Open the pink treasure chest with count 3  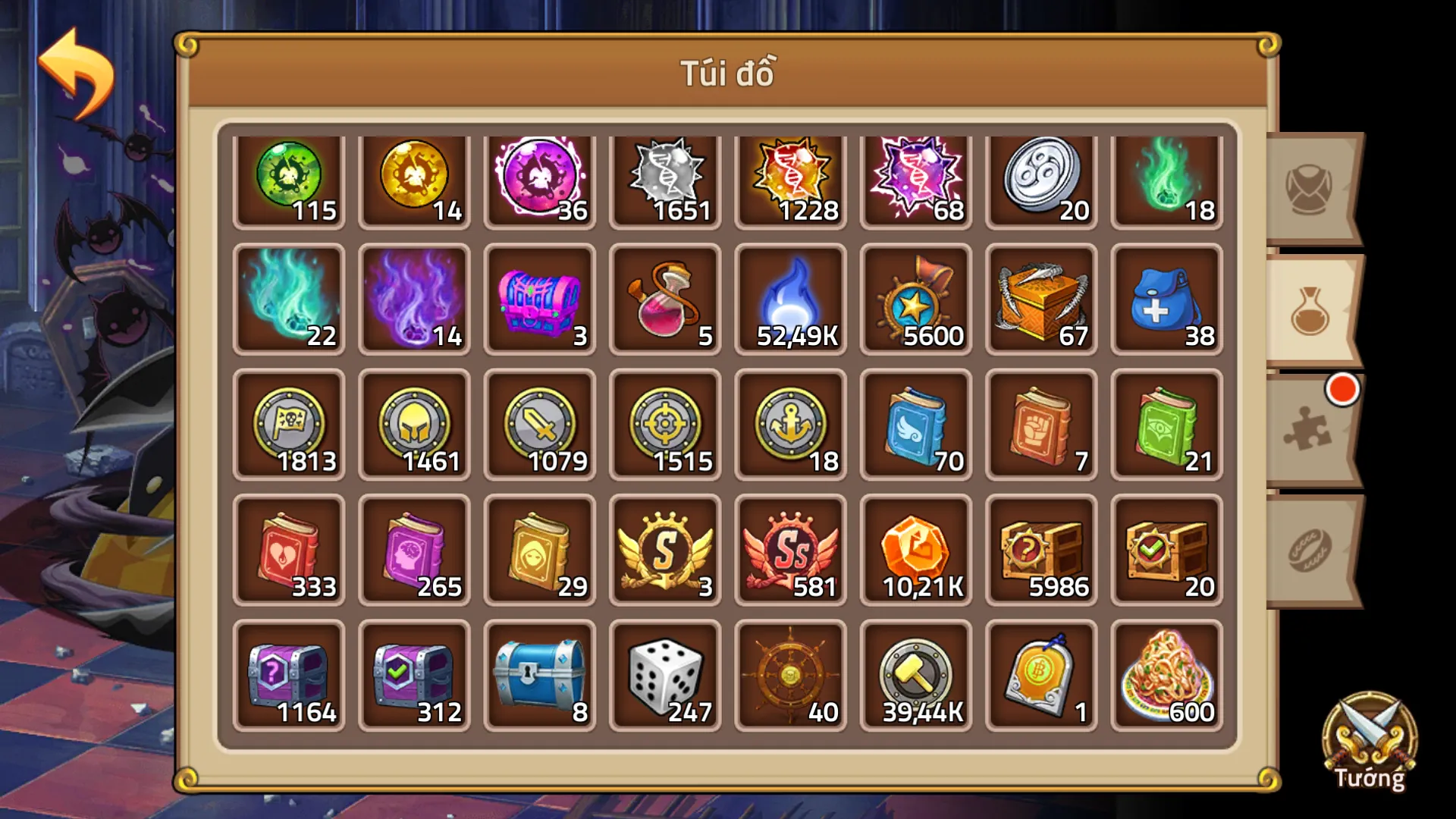[x=540, y=300]
